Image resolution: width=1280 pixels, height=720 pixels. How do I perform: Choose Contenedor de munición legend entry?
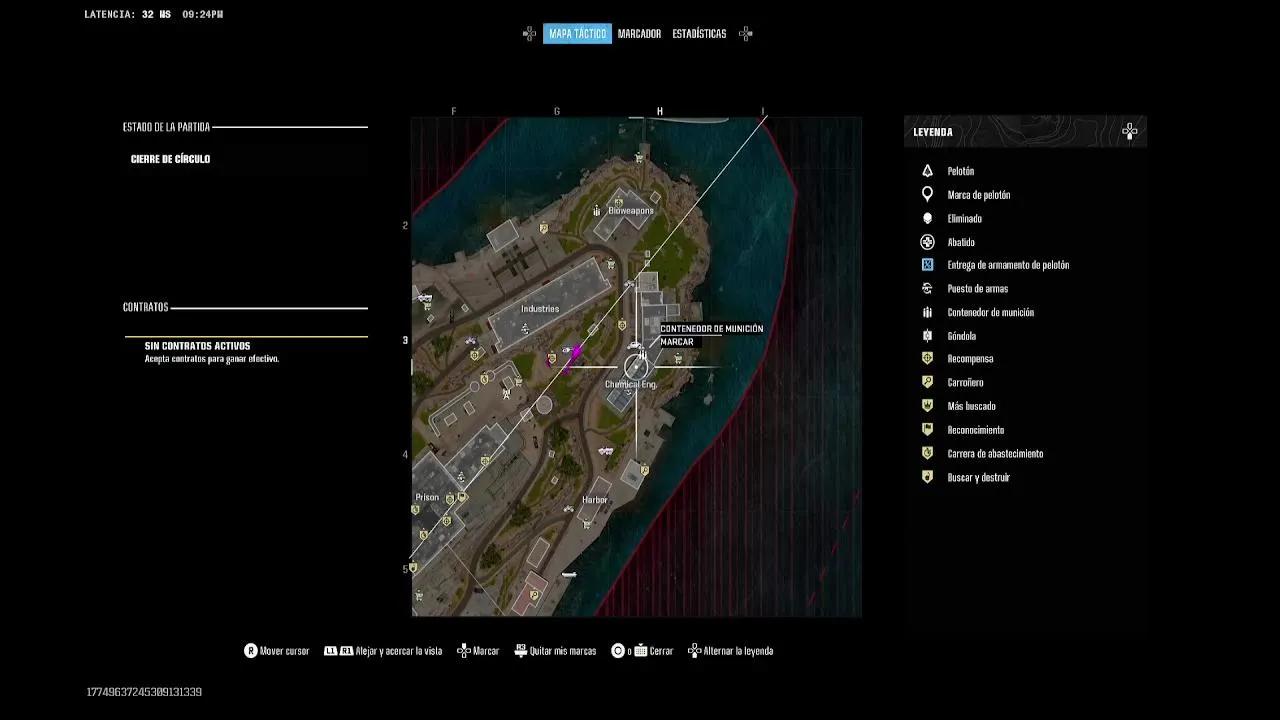(x=990, y=312)
